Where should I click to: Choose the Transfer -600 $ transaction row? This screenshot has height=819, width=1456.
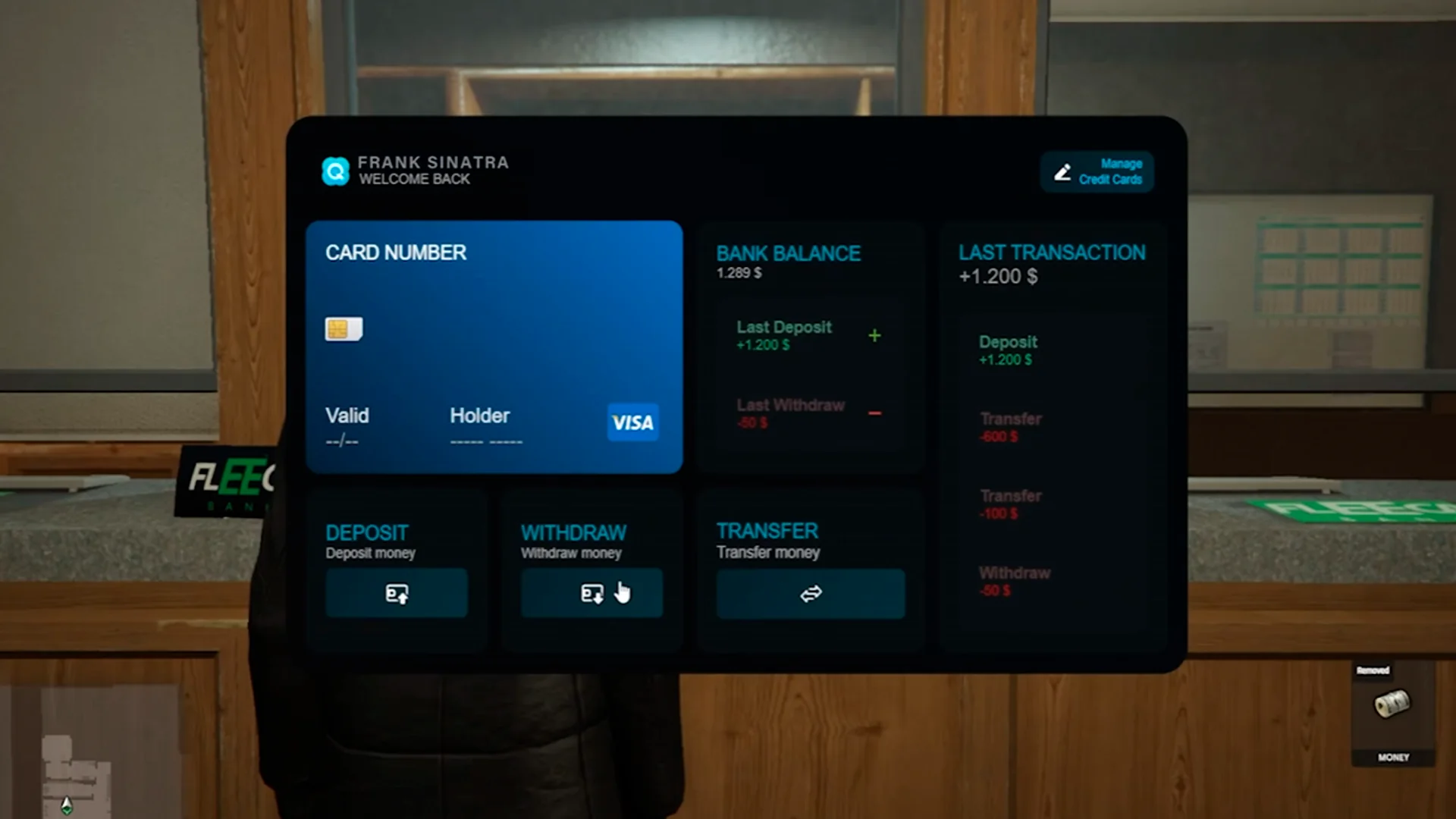pyautogui.click(x=1050, y=427)
